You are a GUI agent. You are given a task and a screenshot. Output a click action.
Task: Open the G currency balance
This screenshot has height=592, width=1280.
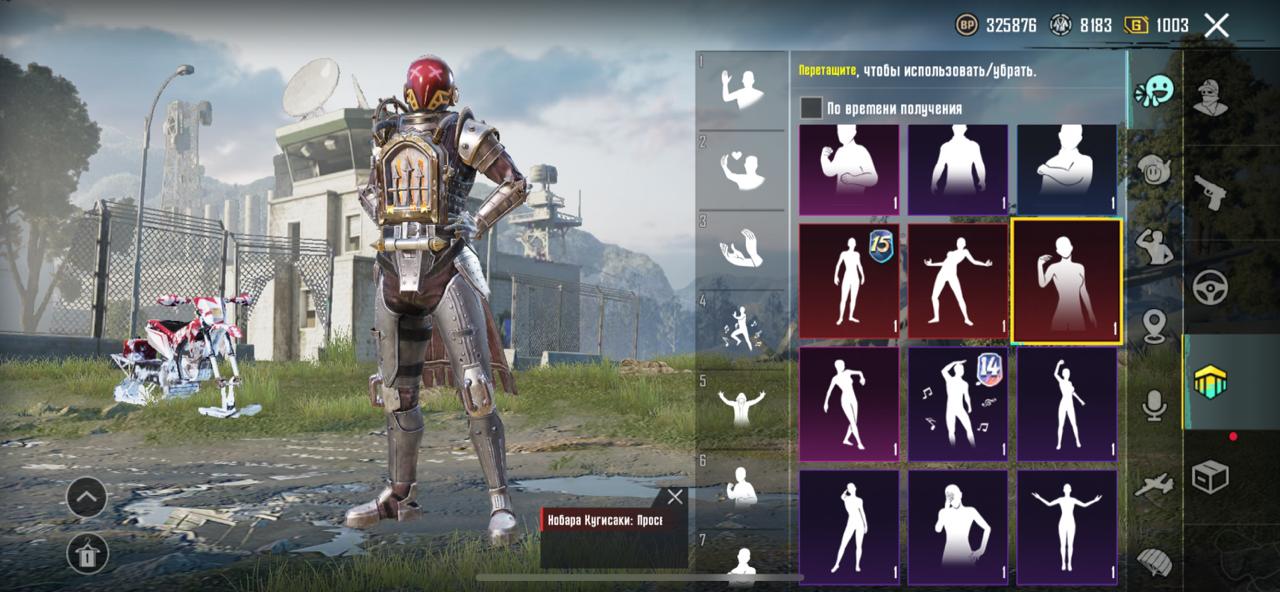click(x=1158, y=25)
